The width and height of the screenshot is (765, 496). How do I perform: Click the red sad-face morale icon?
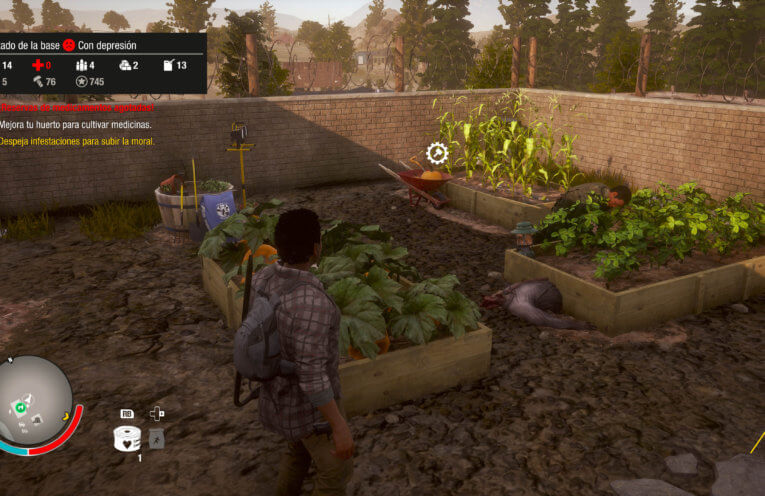(x=70, y=45)
